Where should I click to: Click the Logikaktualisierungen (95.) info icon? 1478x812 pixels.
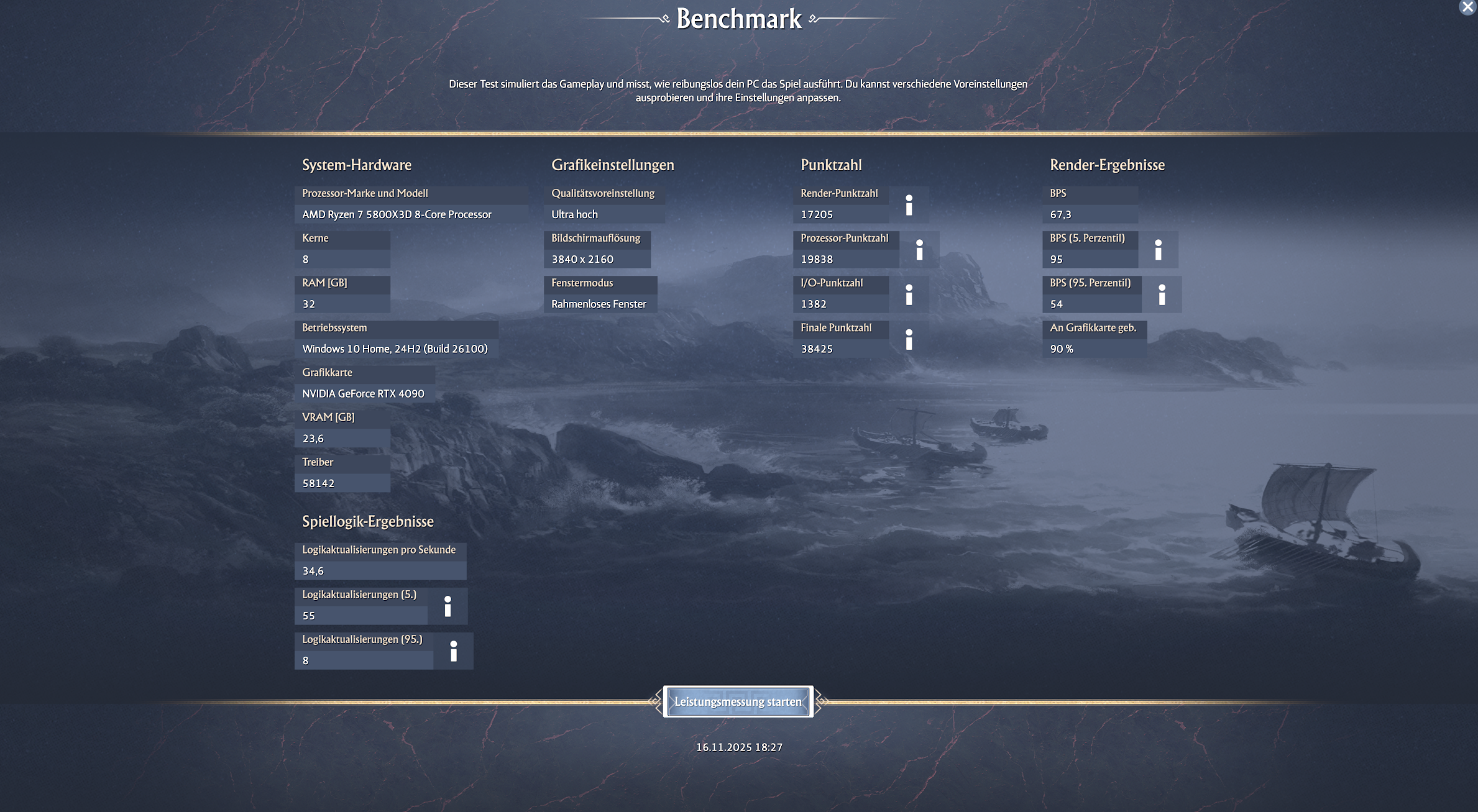click(x=454, y=651)
